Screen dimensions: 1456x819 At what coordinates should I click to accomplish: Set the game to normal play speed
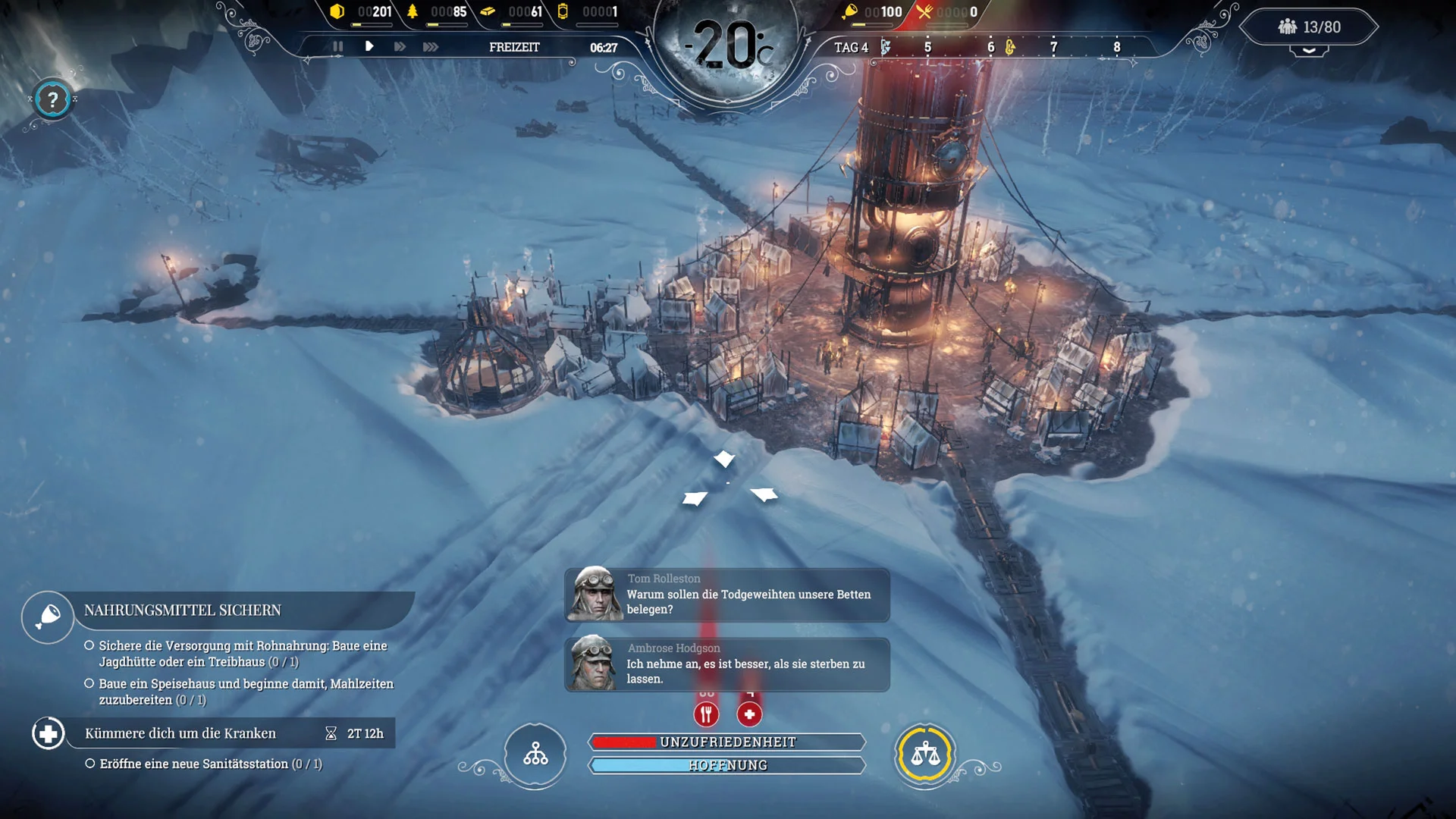click(369, 46)
